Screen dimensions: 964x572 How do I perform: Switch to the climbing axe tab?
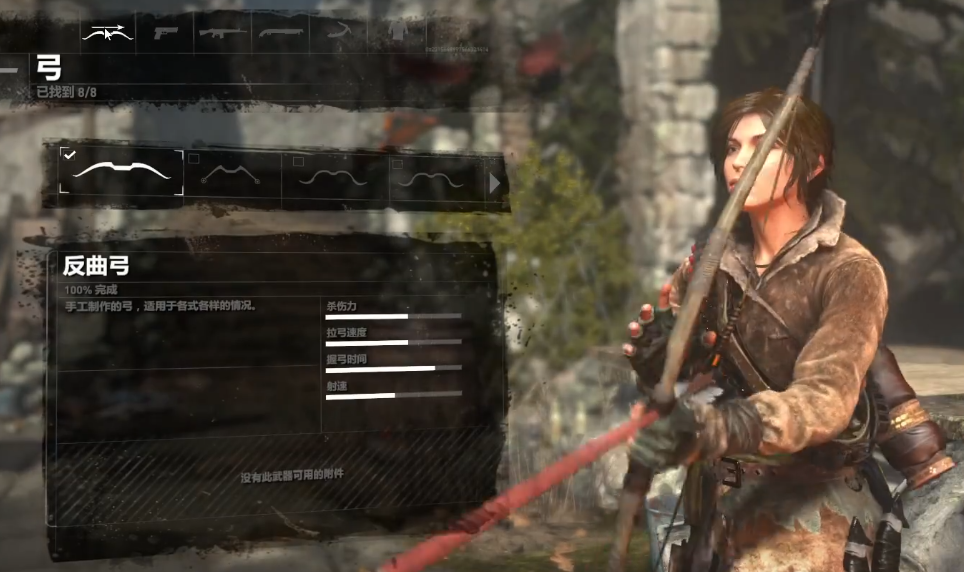click(x=340, y=32)
